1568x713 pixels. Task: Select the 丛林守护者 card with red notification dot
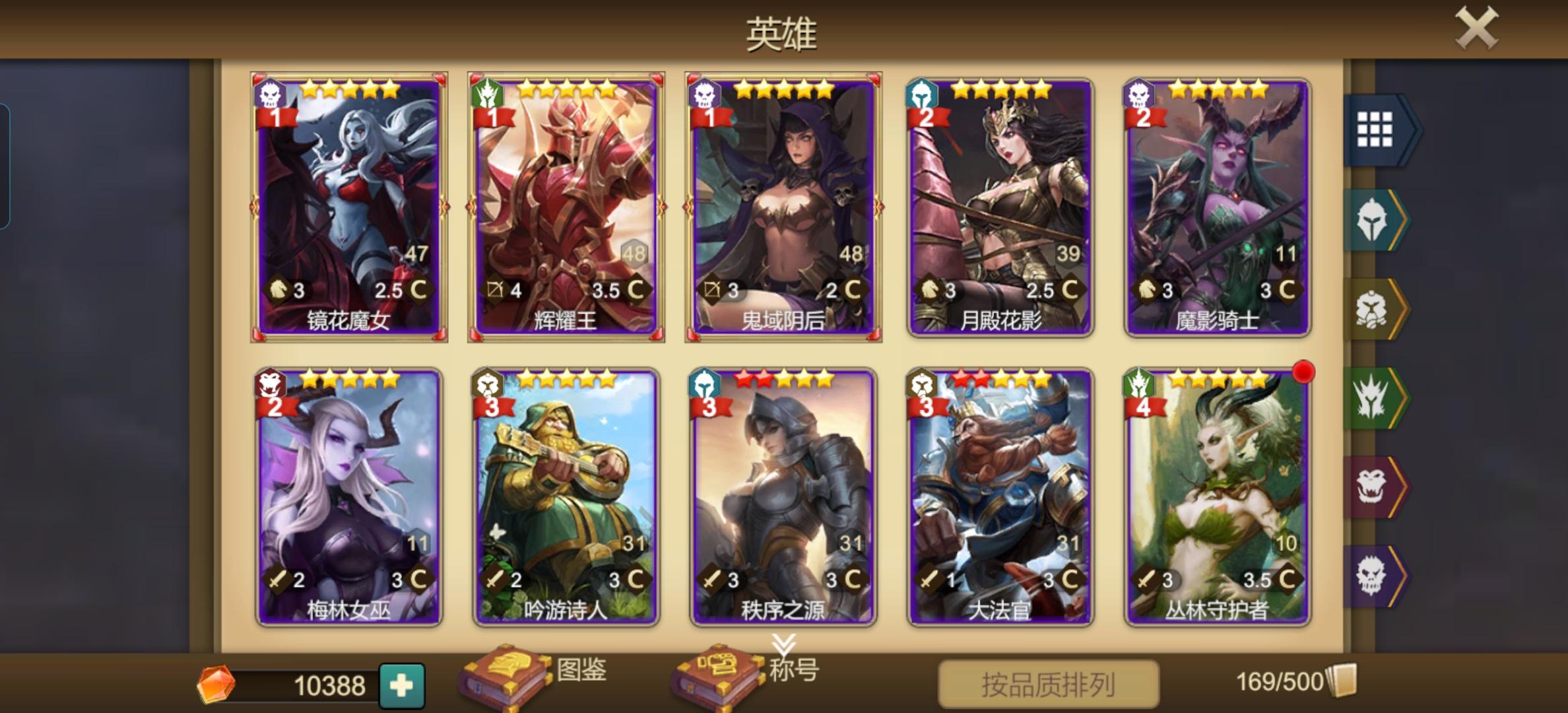point(1222,495)
